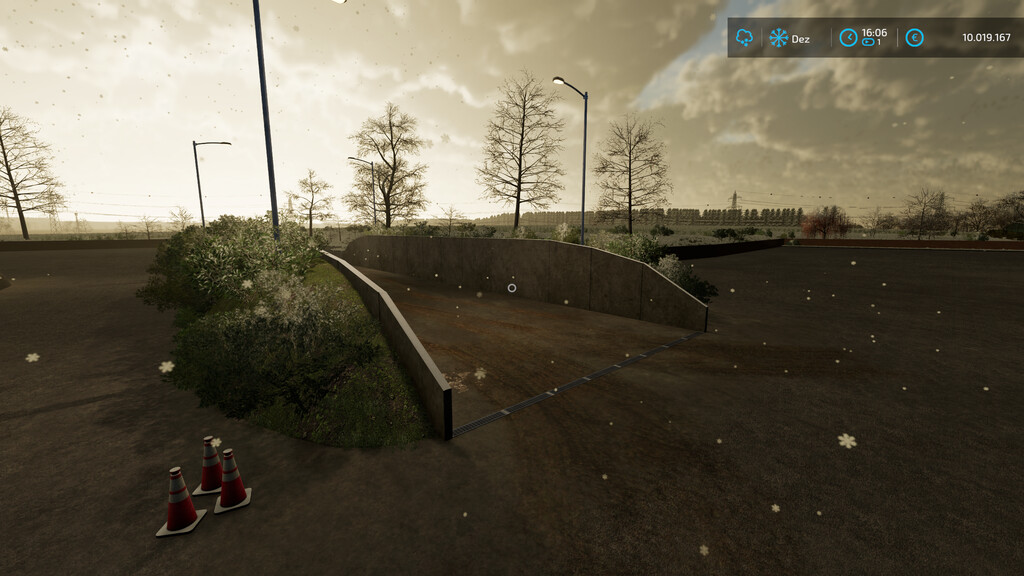Select the snowflake season icon beside Dez
The width and height of the screenshot is (1024, 576).
(x=778, y=38)
